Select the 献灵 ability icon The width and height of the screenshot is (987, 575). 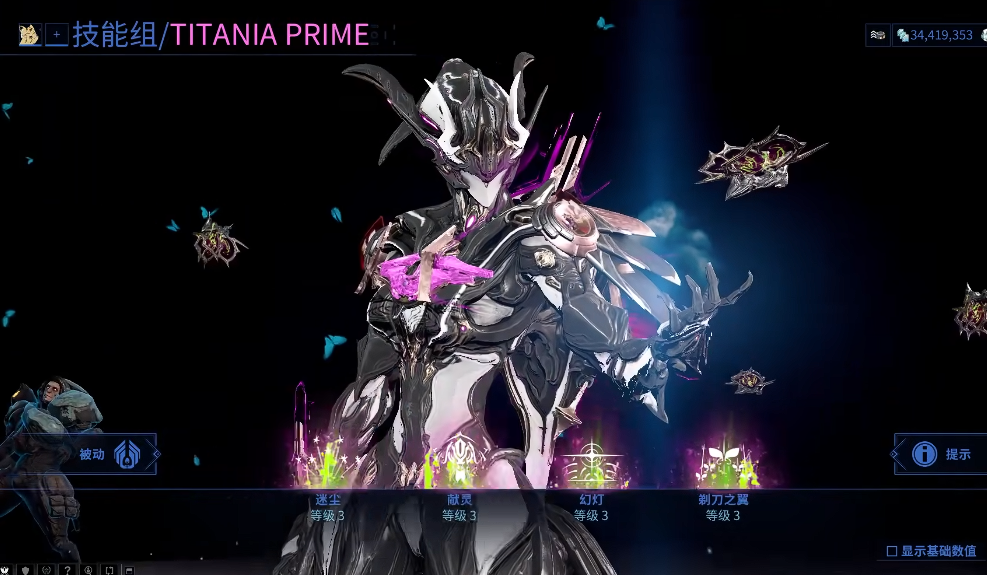point(459,463)
